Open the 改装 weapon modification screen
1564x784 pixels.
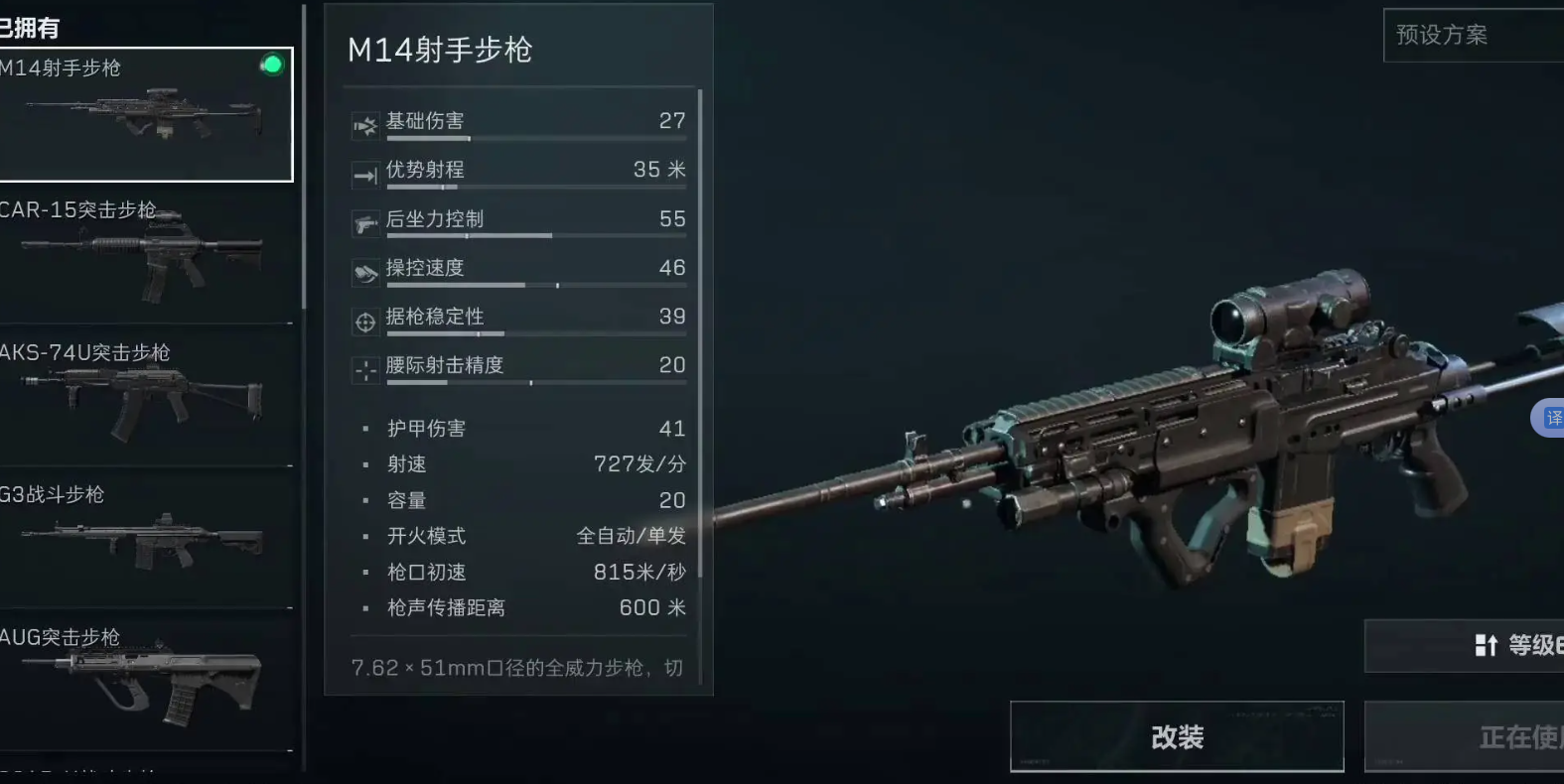(1177, 736)
